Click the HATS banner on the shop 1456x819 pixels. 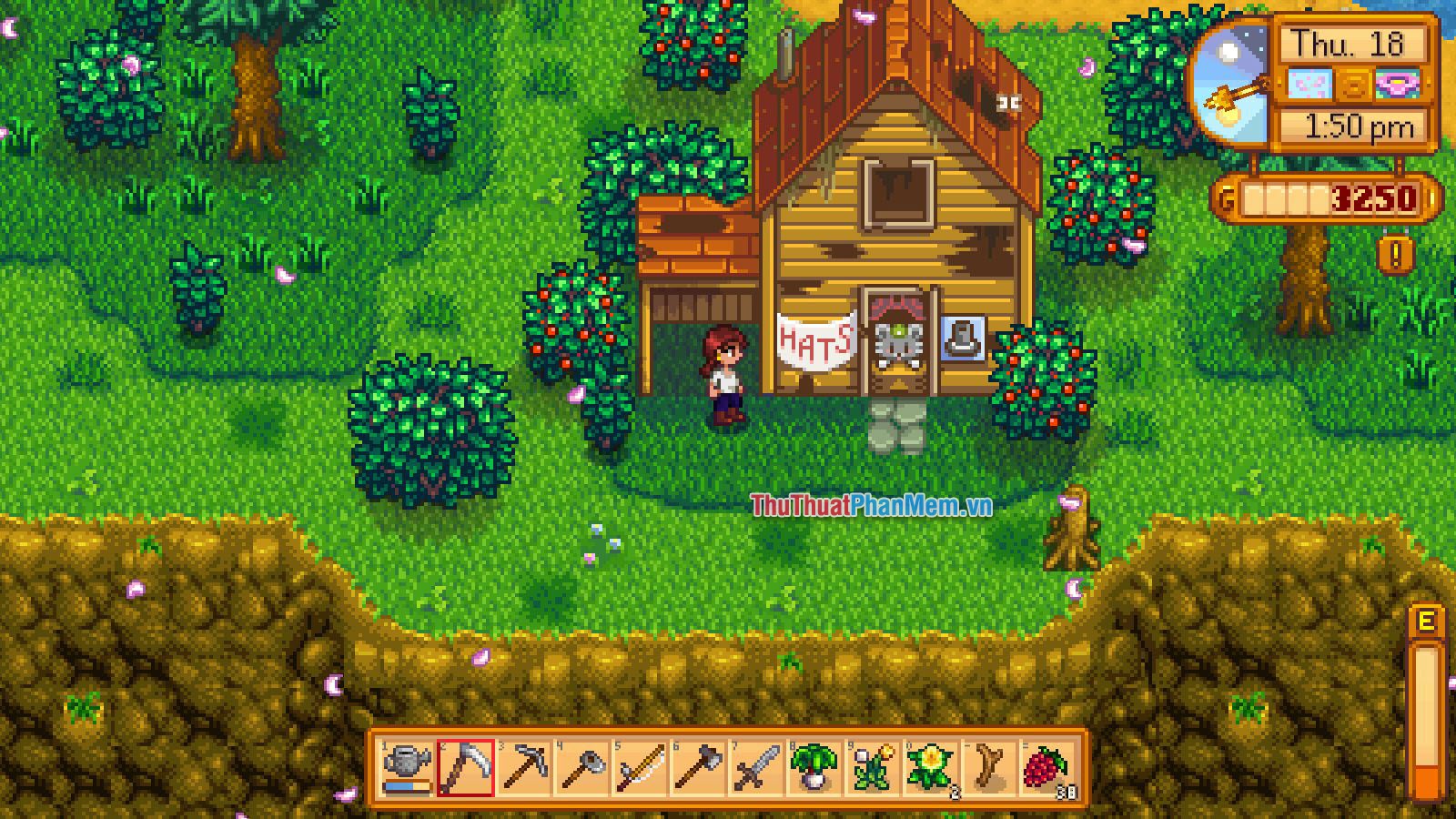[x=814, y=341]
